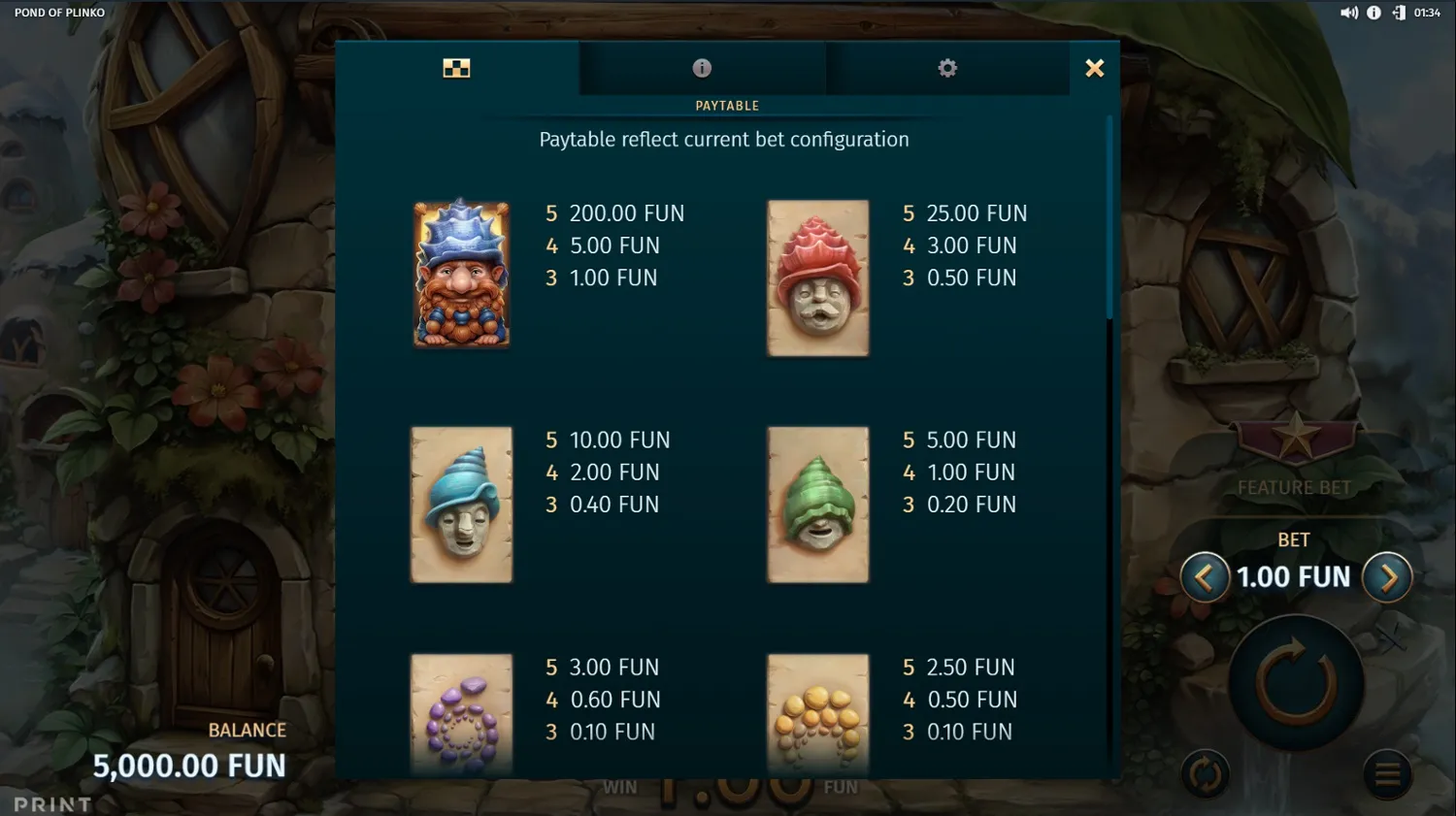
Task: Click the info tab icon
Action: tap(702, 68)
